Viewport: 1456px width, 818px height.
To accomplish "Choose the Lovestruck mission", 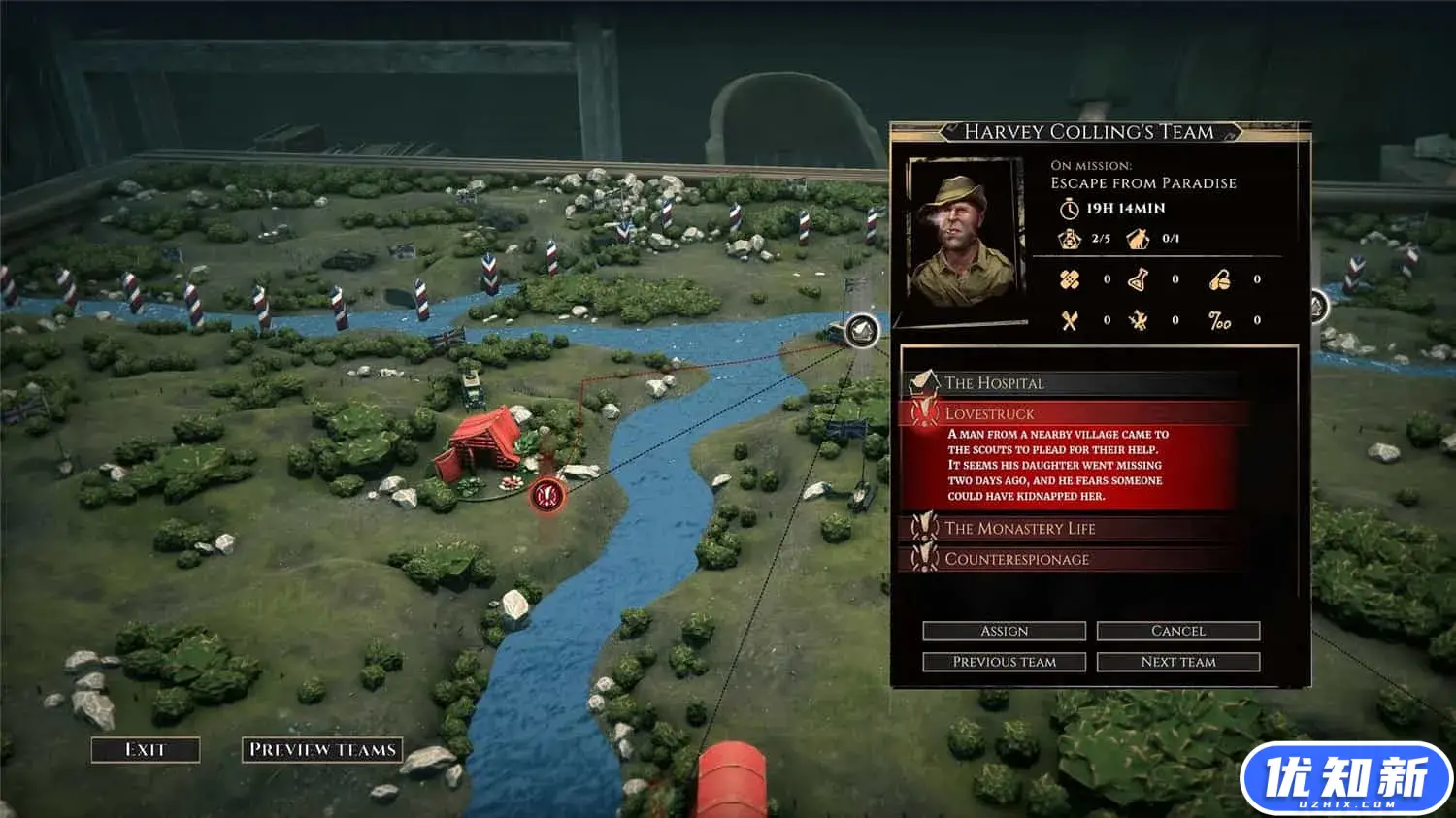I will click(1068, 414).
